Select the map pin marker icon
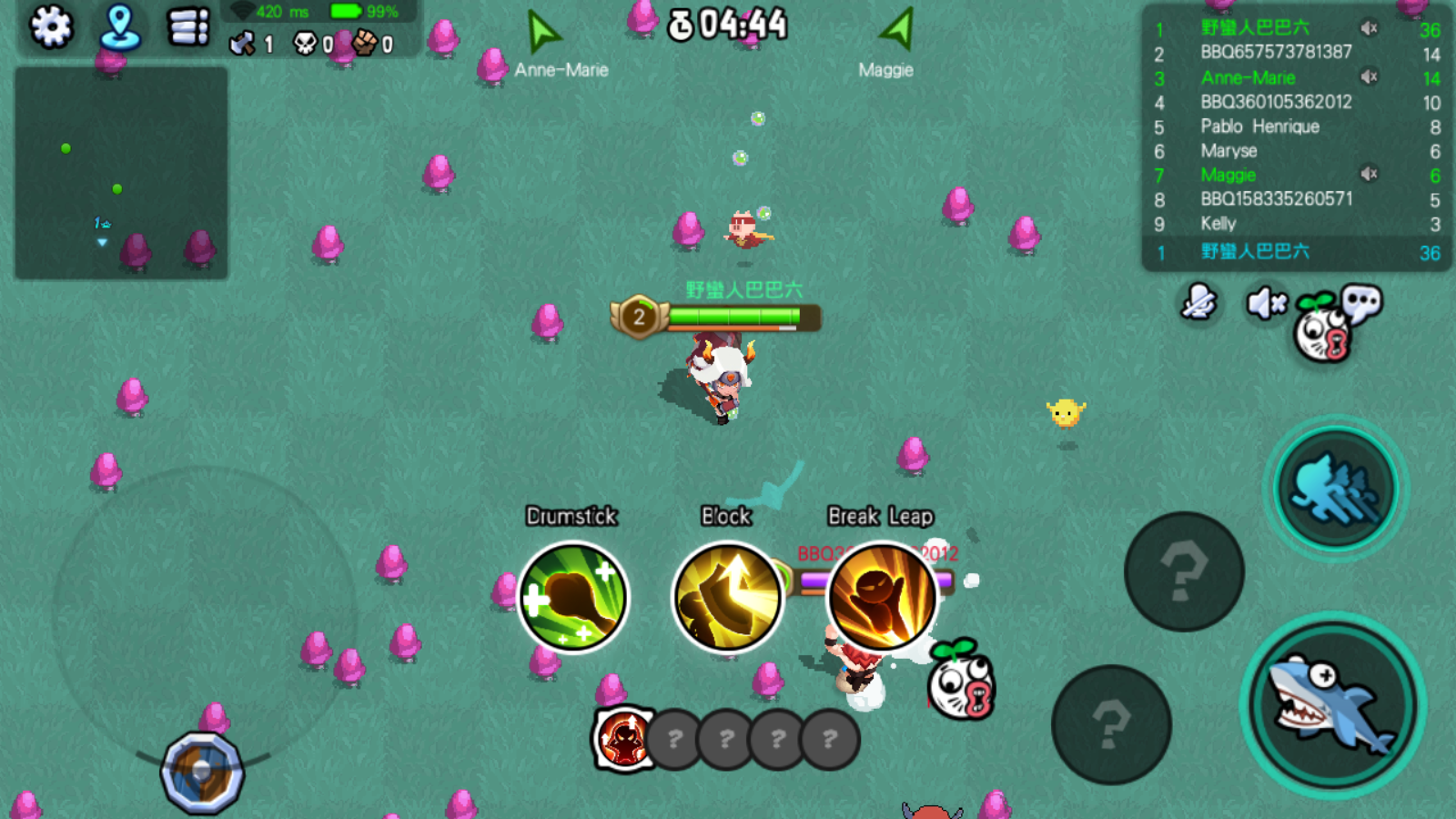Image resolution: width=1456 pixels, height=819 pixels. pyautogui.click(x=119, y=27)
